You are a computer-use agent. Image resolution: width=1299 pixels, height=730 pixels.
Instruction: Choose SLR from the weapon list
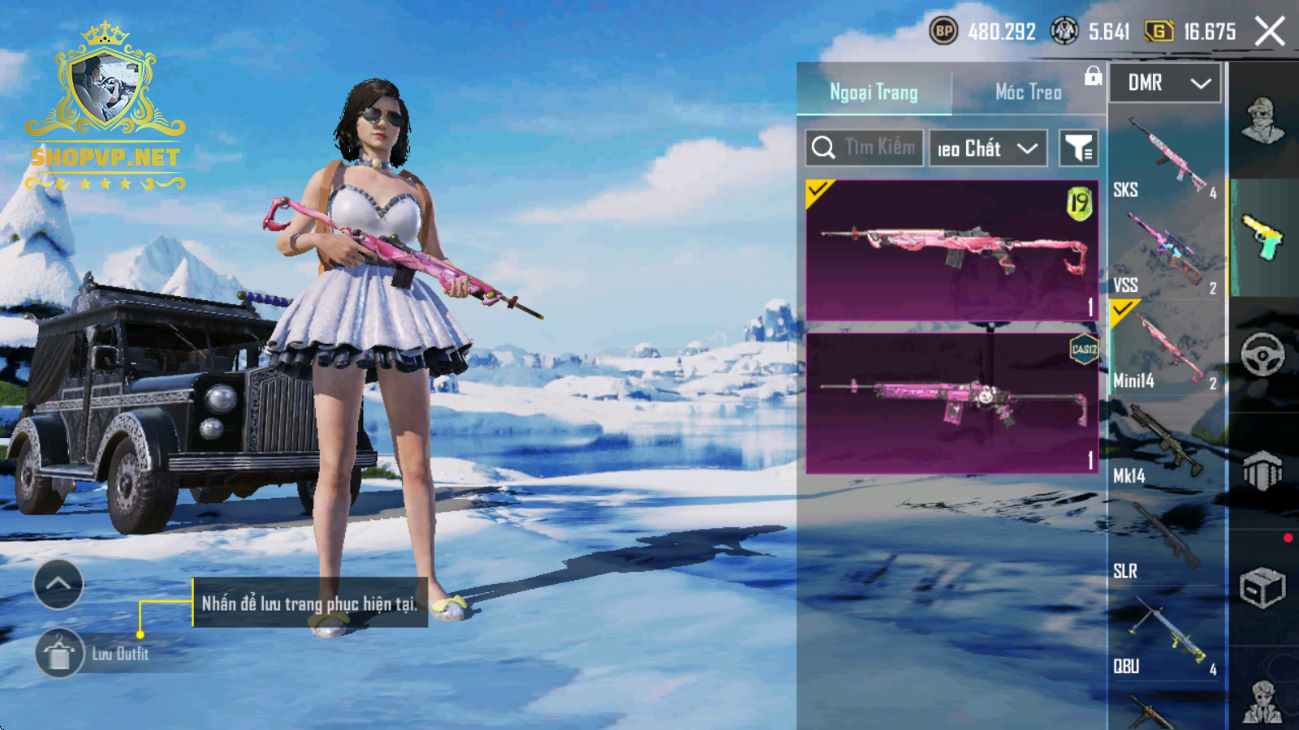[x=1166, y=540]
